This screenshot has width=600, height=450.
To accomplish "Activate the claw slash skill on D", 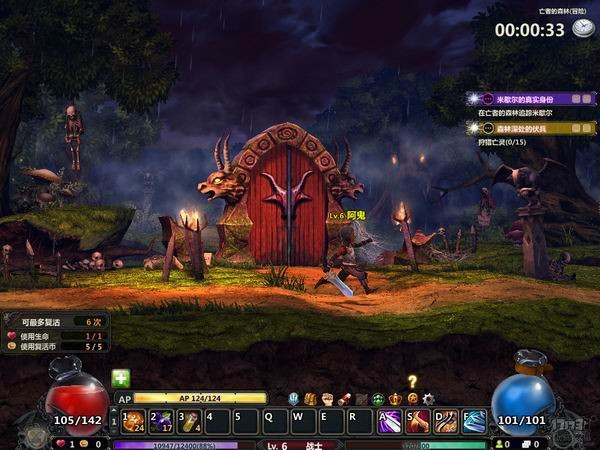I will [x=446, y=421].
